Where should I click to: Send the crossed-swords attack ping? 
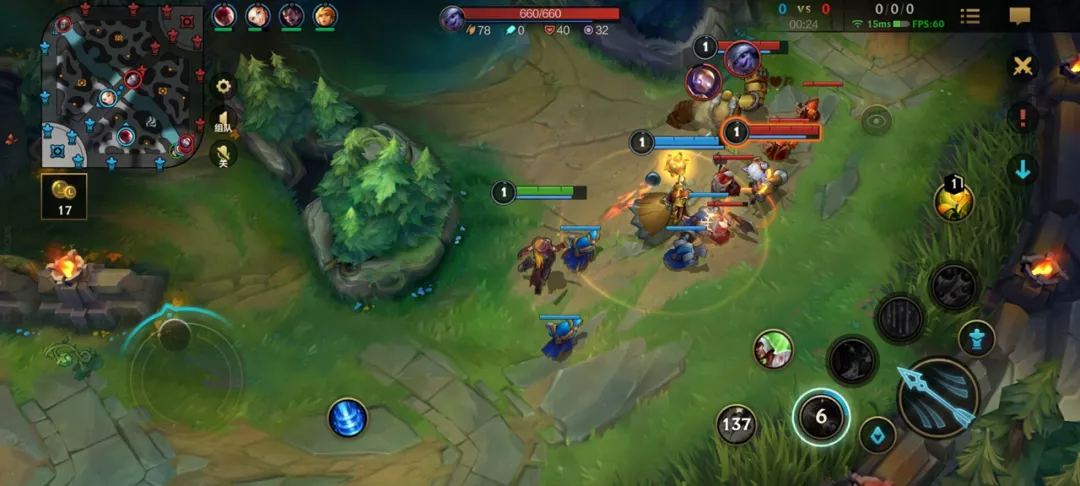(x=1022, y=66)
